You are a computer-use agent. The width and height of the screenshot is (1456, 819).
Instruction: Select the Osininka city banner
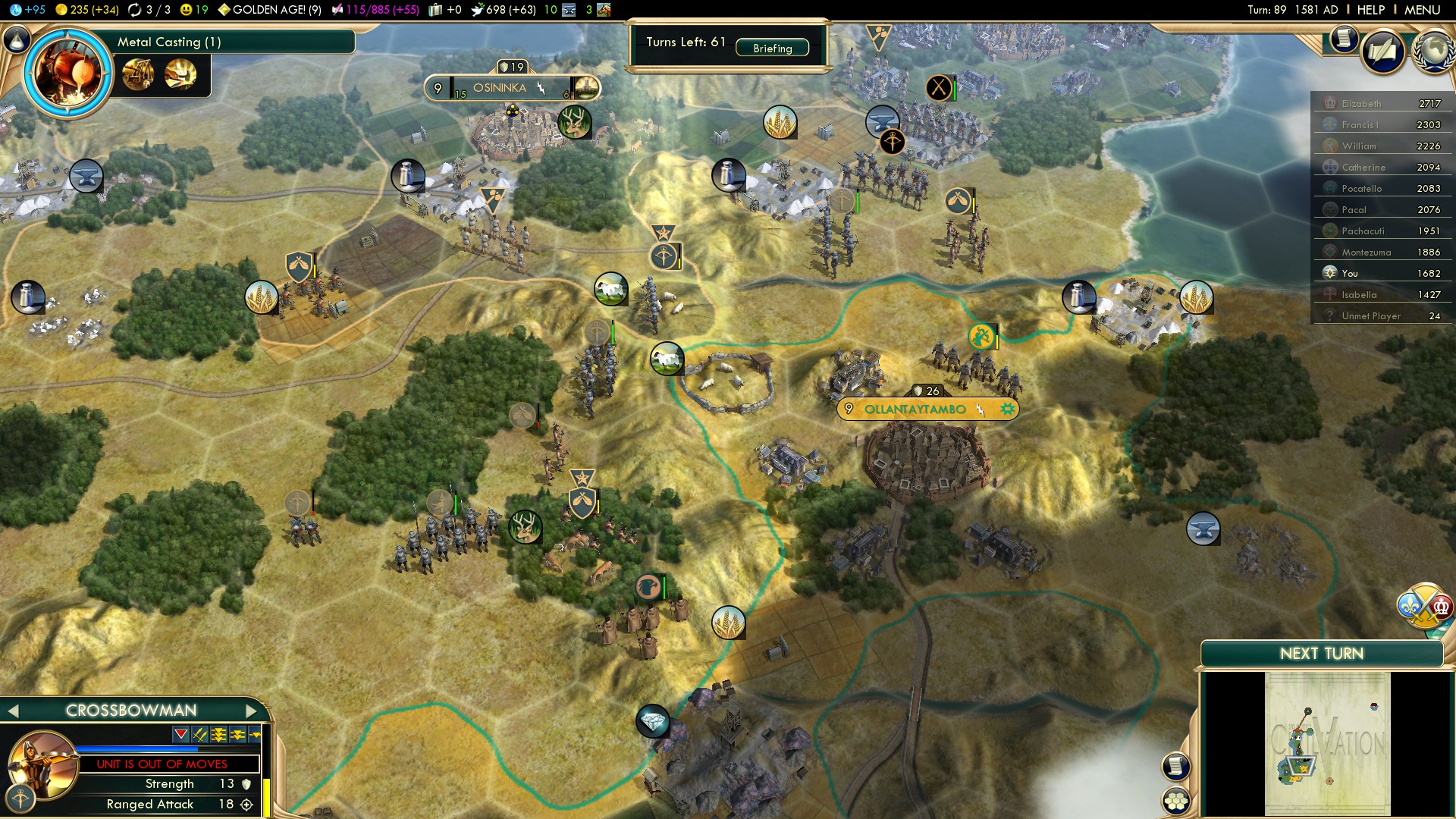pos(500,88)
